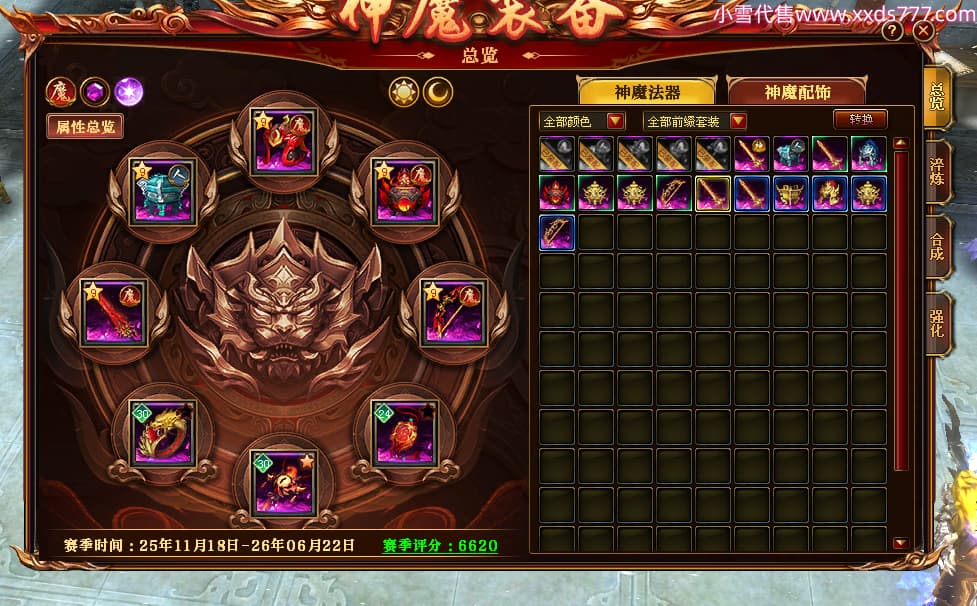Close the equipment window

(x=923, y=31)
